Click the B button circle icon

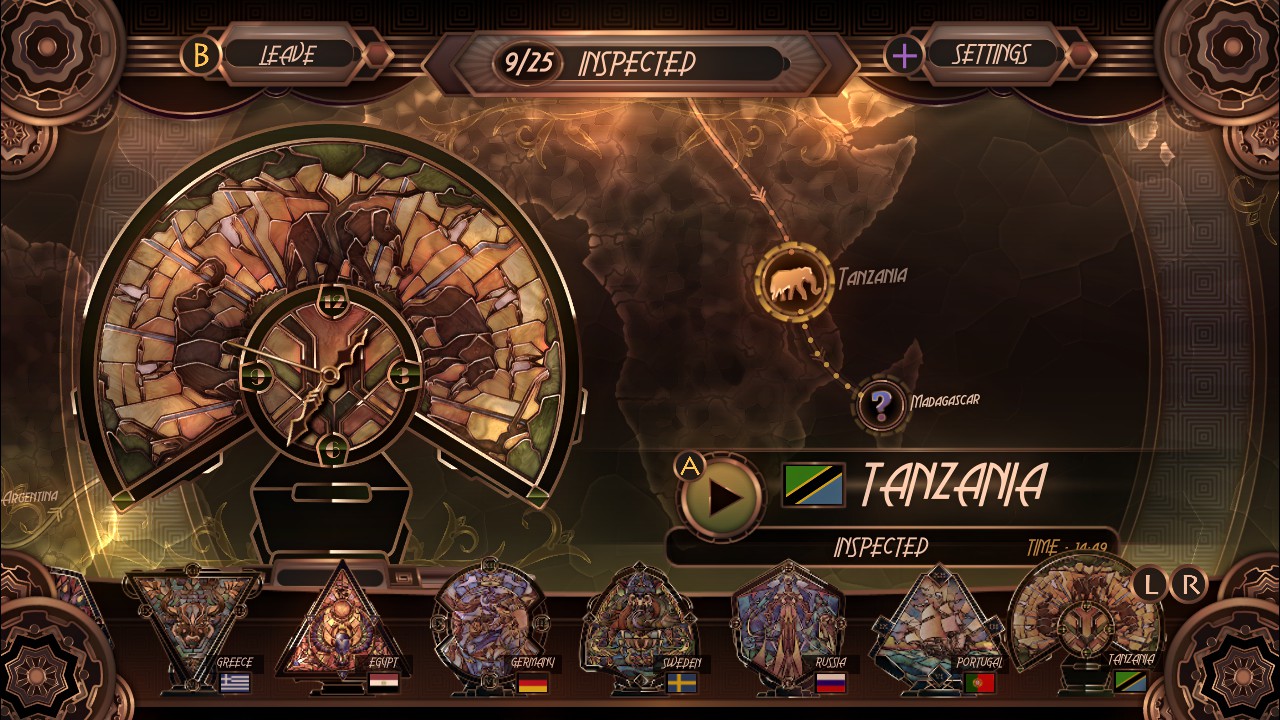(x=204, y=56)
